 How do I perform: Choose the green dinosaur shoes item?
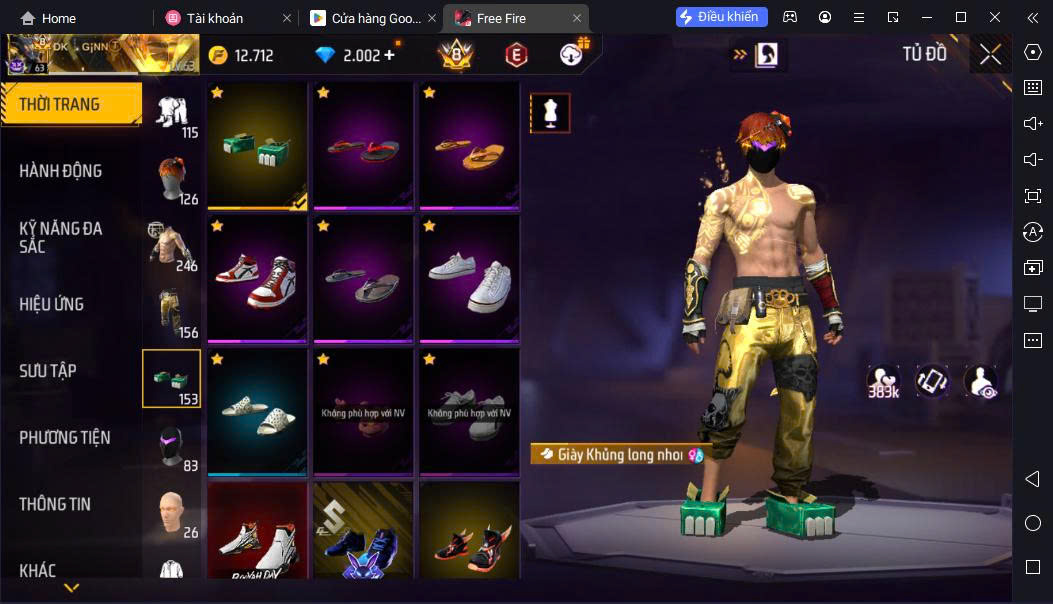click(x=258, y=145)
